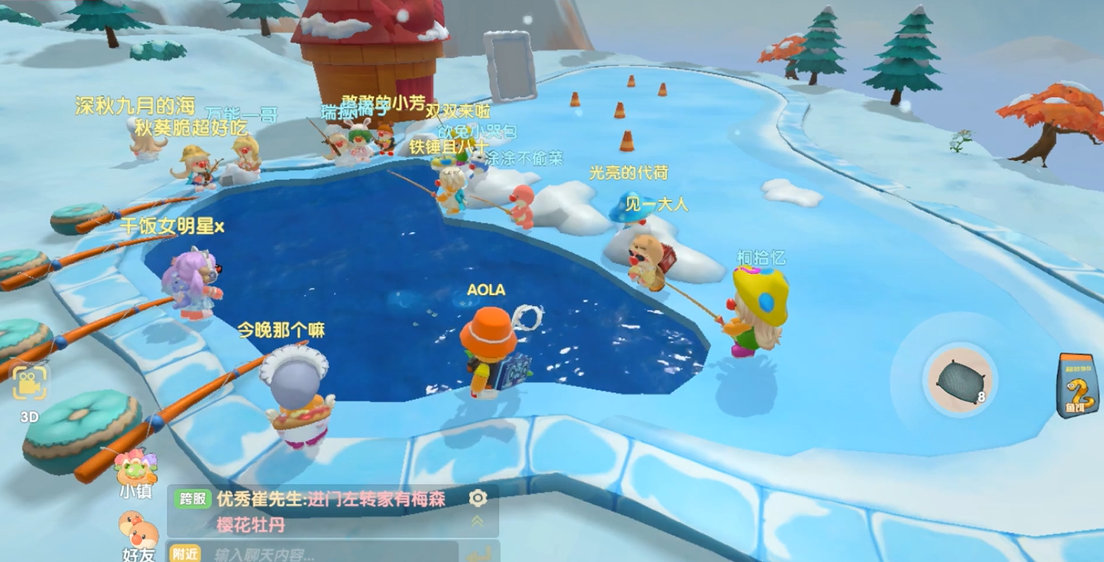Viewport: 1104px width, 562px height.
Task: Select the 附近 nearby chat channel
Action: tap(185, 553)
